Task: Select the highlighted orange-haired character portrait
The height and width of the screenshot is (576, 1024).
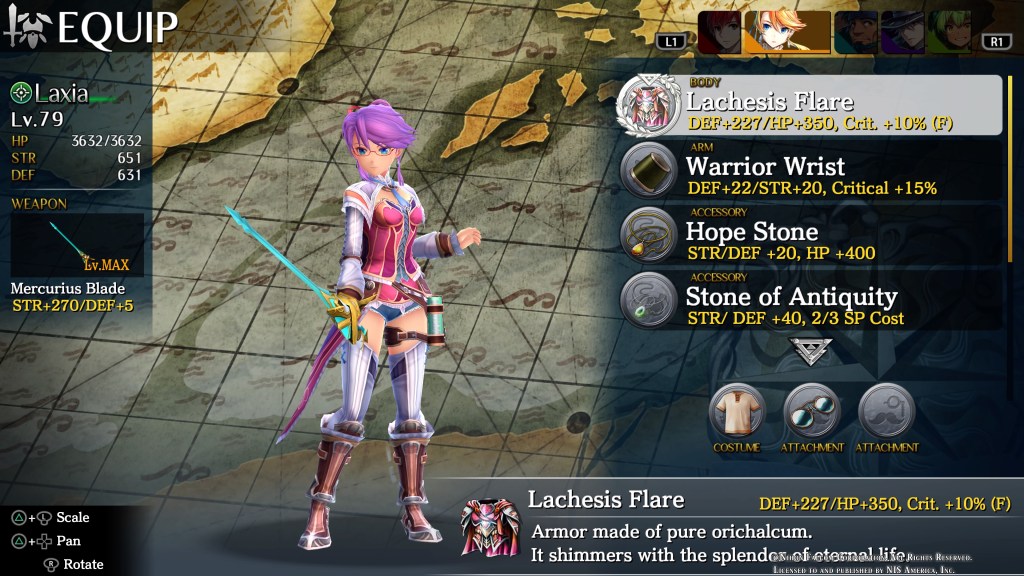Action: (787, 32)
